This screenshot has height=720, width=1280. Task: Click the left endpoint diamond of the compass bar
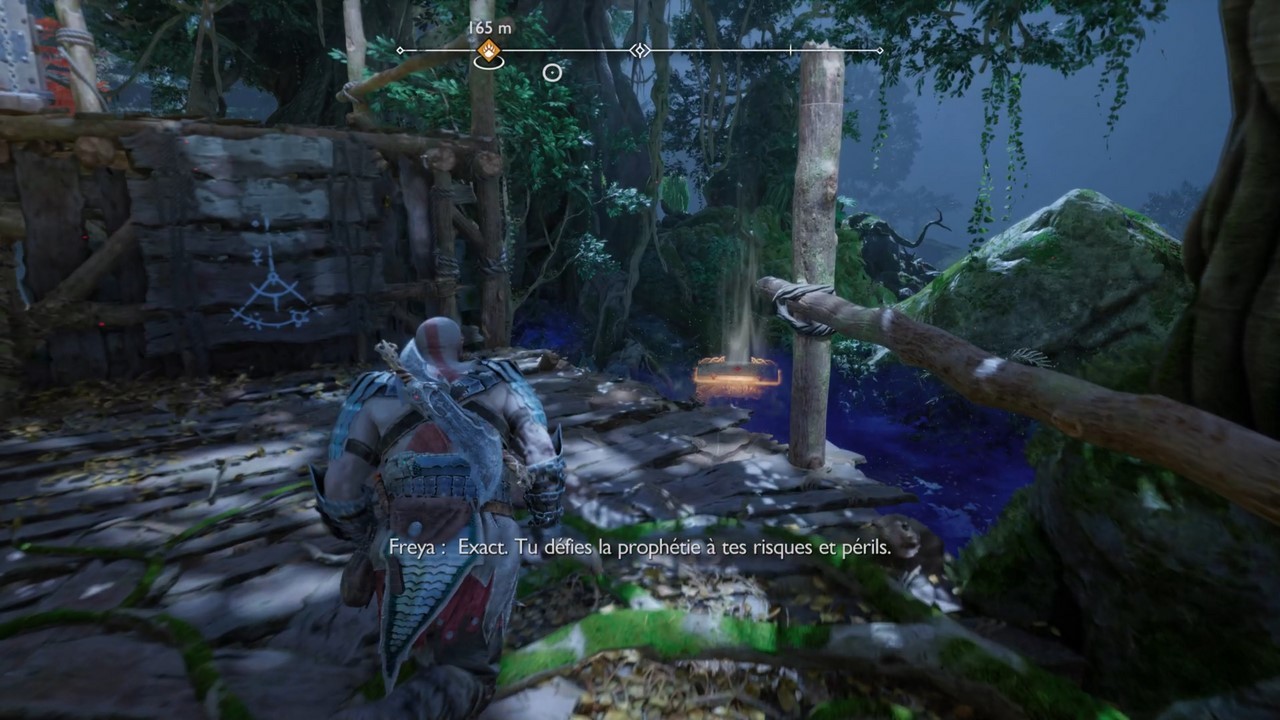[399, 49]
